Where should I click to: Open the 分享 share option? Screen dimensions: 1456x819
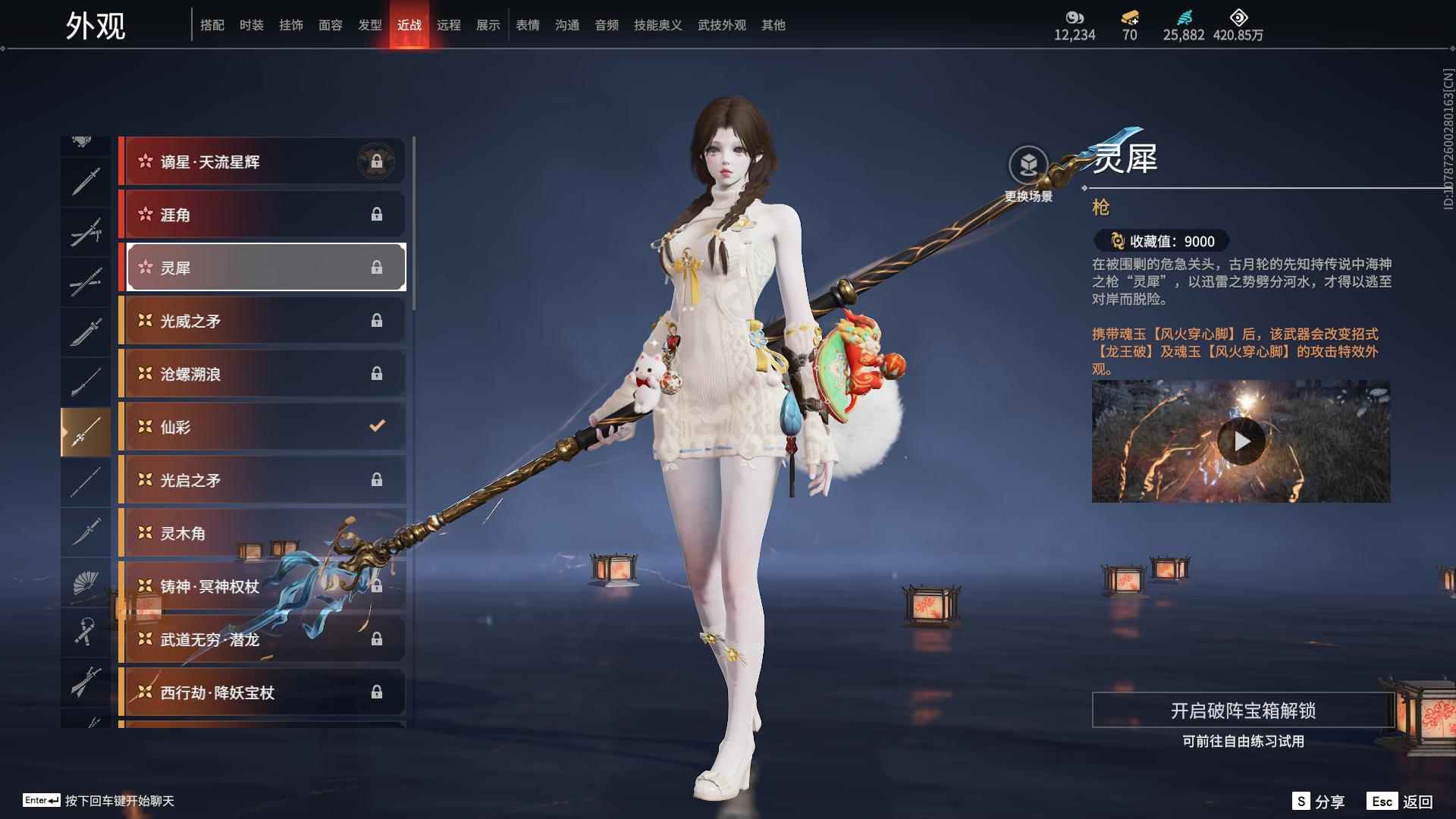point(1319,802)
